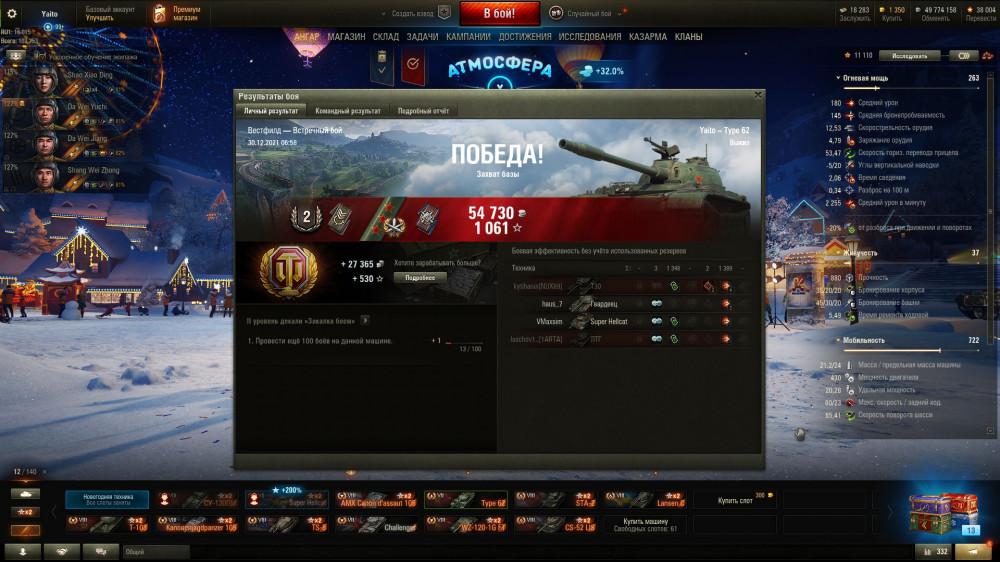Screen dimensions: 1000x562
Task: Open the «Случайный бой» battle type dropdown
Action: tap(591, 13)
